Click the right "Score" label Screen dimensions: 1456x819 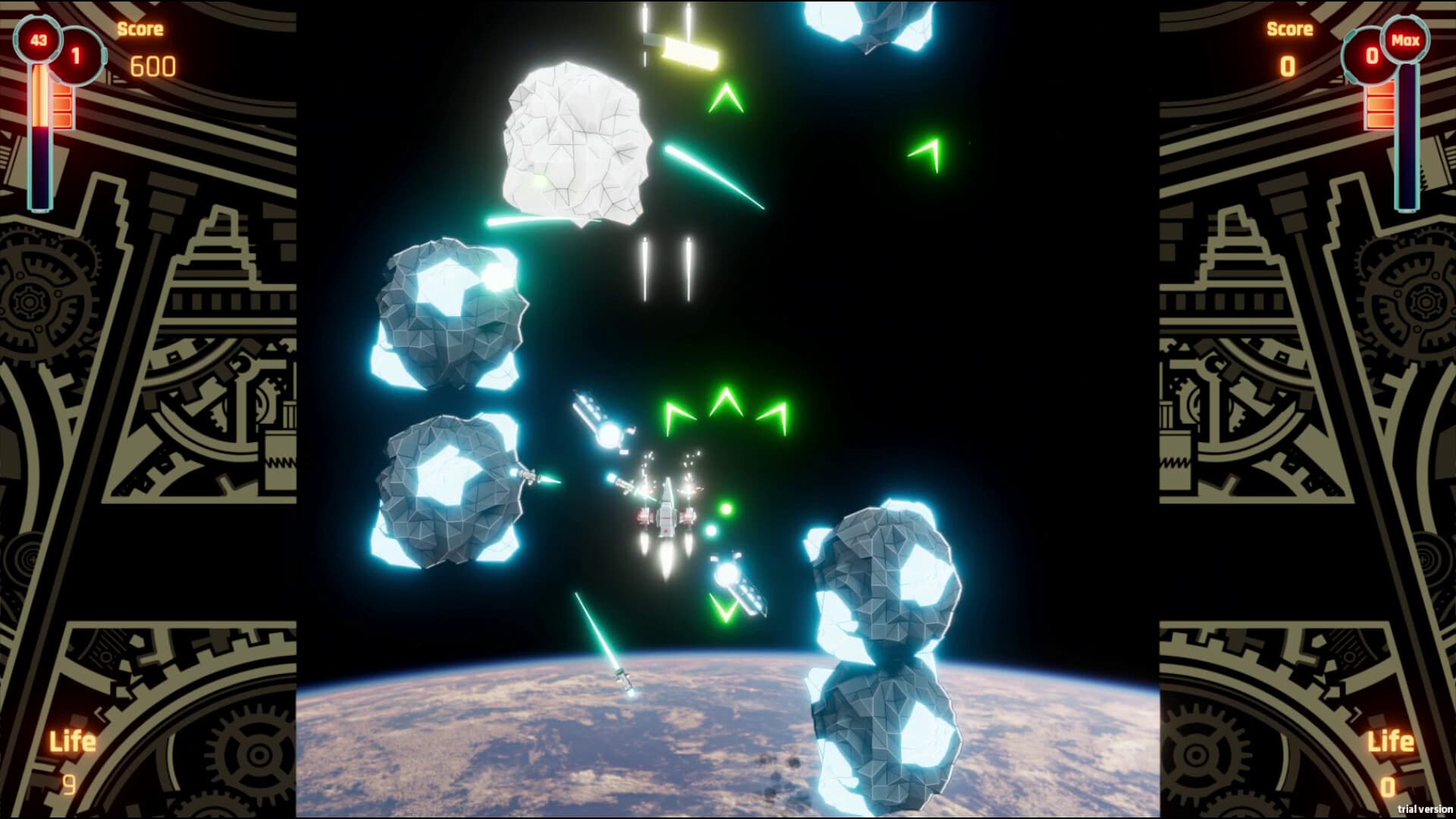tap(1289, 29)
